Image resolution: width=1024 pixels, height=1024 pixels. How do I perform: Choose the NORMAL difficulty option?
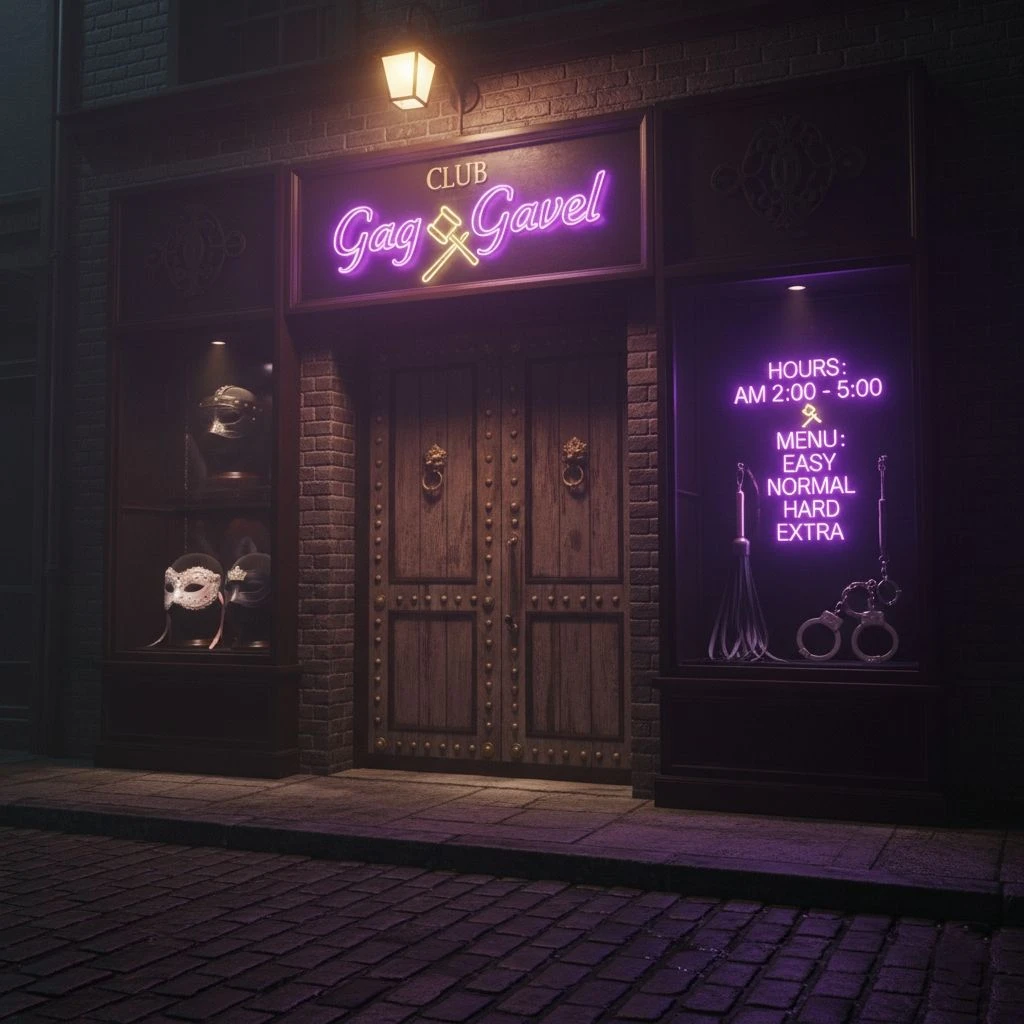(810, 487)
